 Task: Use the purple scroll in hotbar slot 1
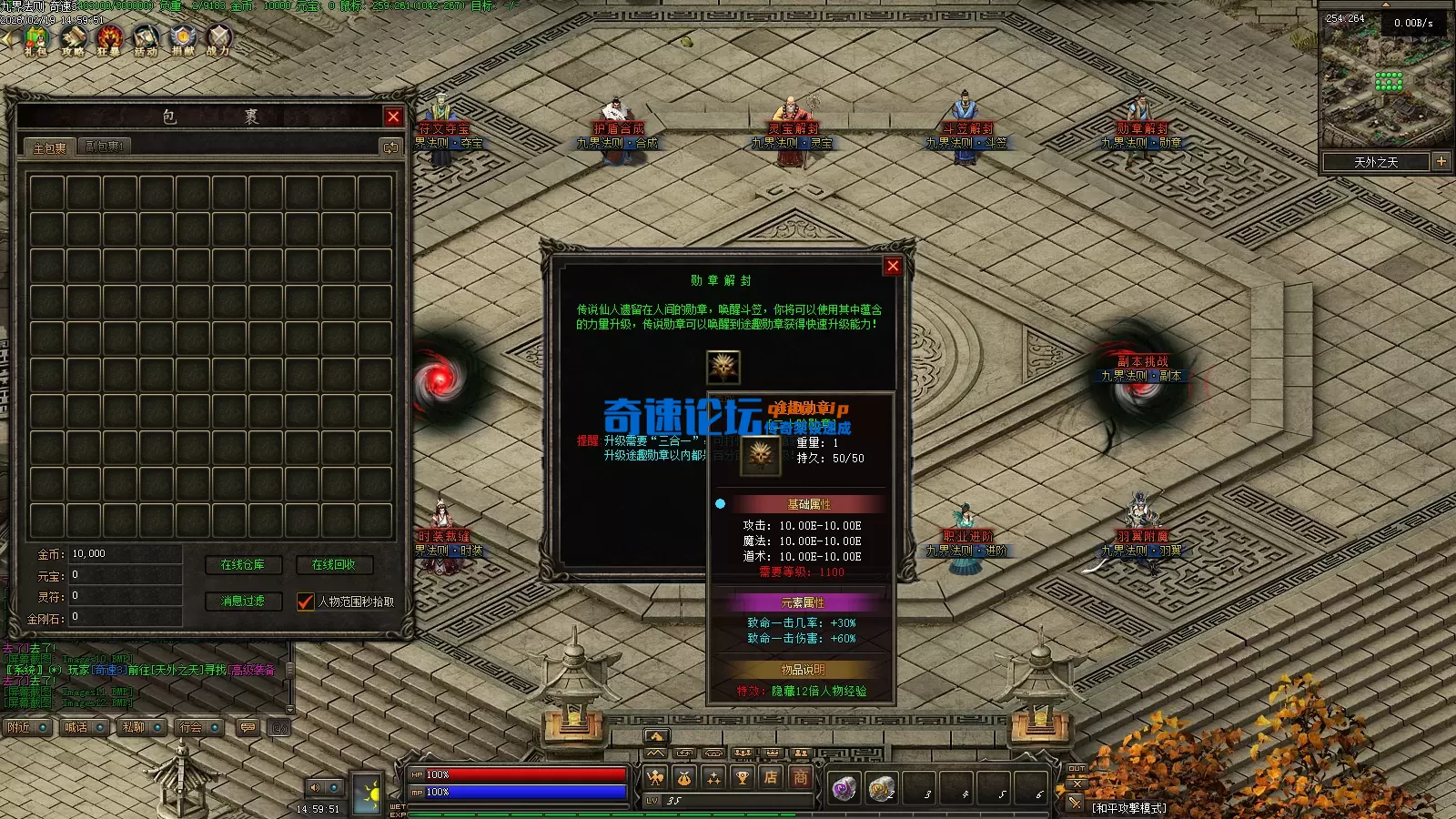click(844, 788)
